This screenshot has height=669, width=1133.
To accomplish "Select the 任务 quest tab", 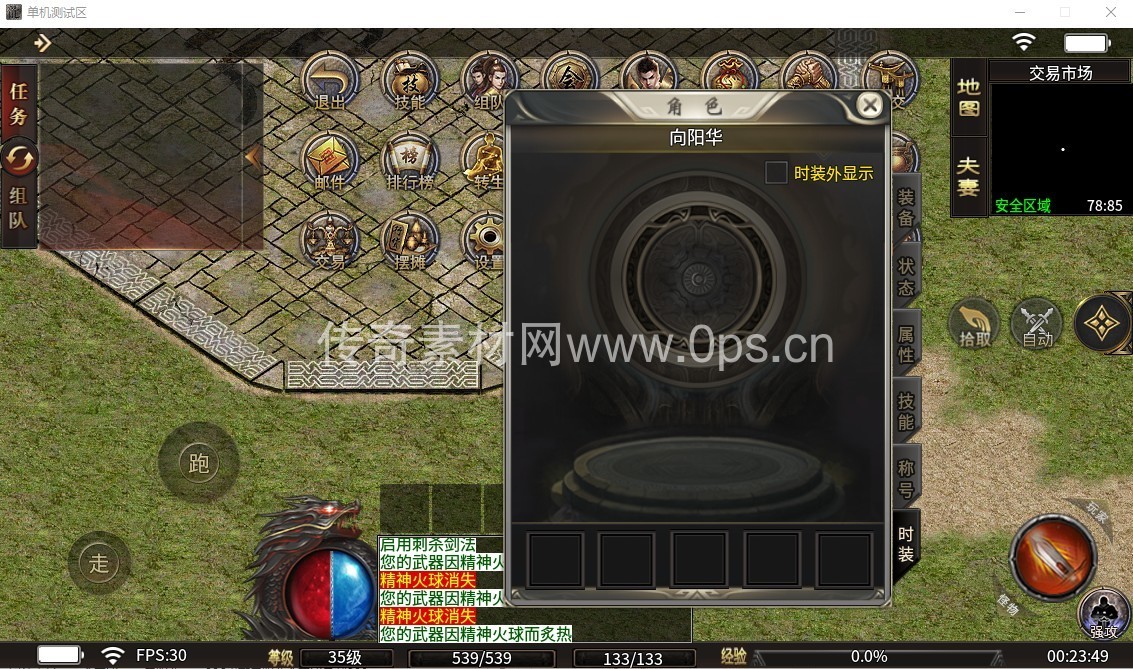I will [x=19, y=103].
